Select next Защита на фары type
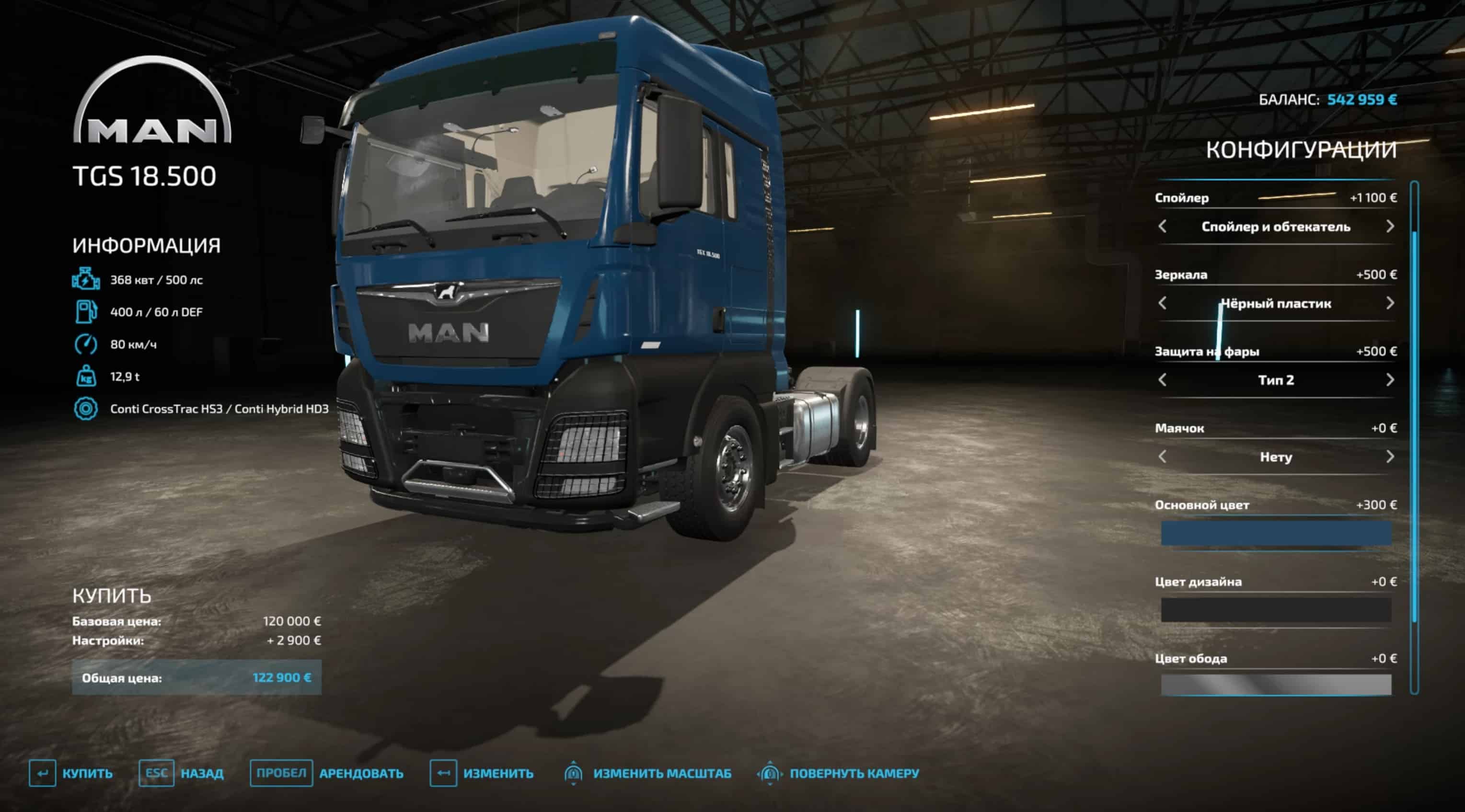Image resolution: width=1465 pixels, height=812 pixels. (x=1389, y=380)
